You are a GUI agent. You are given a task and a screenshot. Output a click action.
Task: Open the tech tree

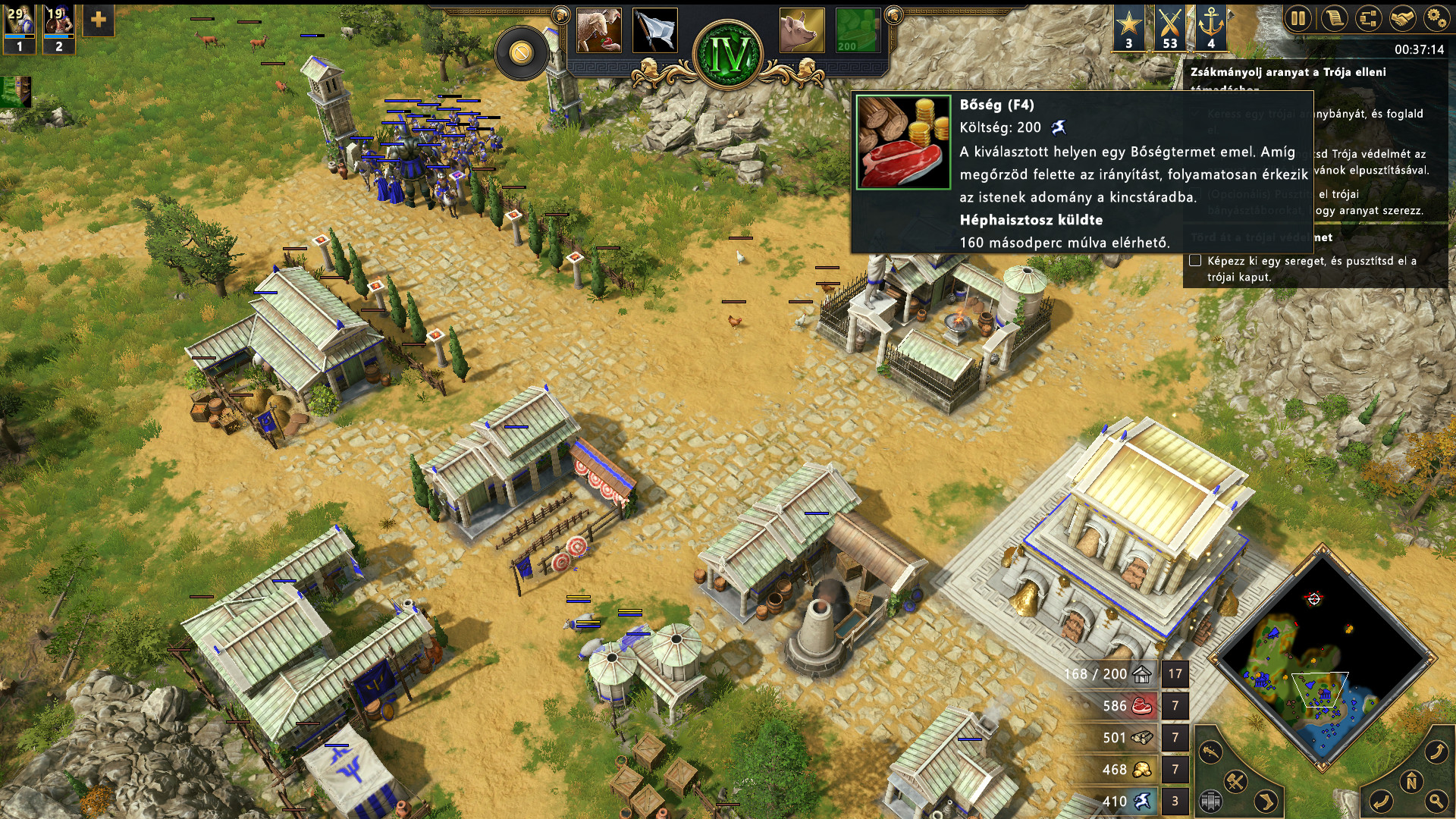[1368, 18]
